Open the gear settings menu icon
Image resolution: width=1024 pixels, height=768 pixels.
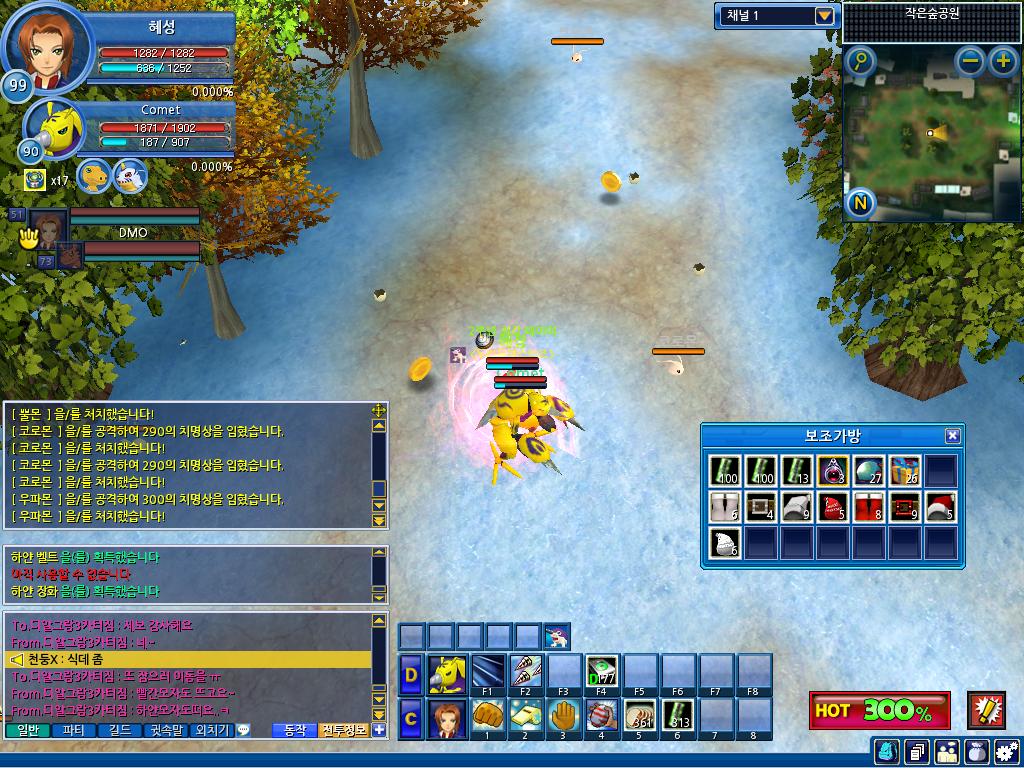[1005, 750]
